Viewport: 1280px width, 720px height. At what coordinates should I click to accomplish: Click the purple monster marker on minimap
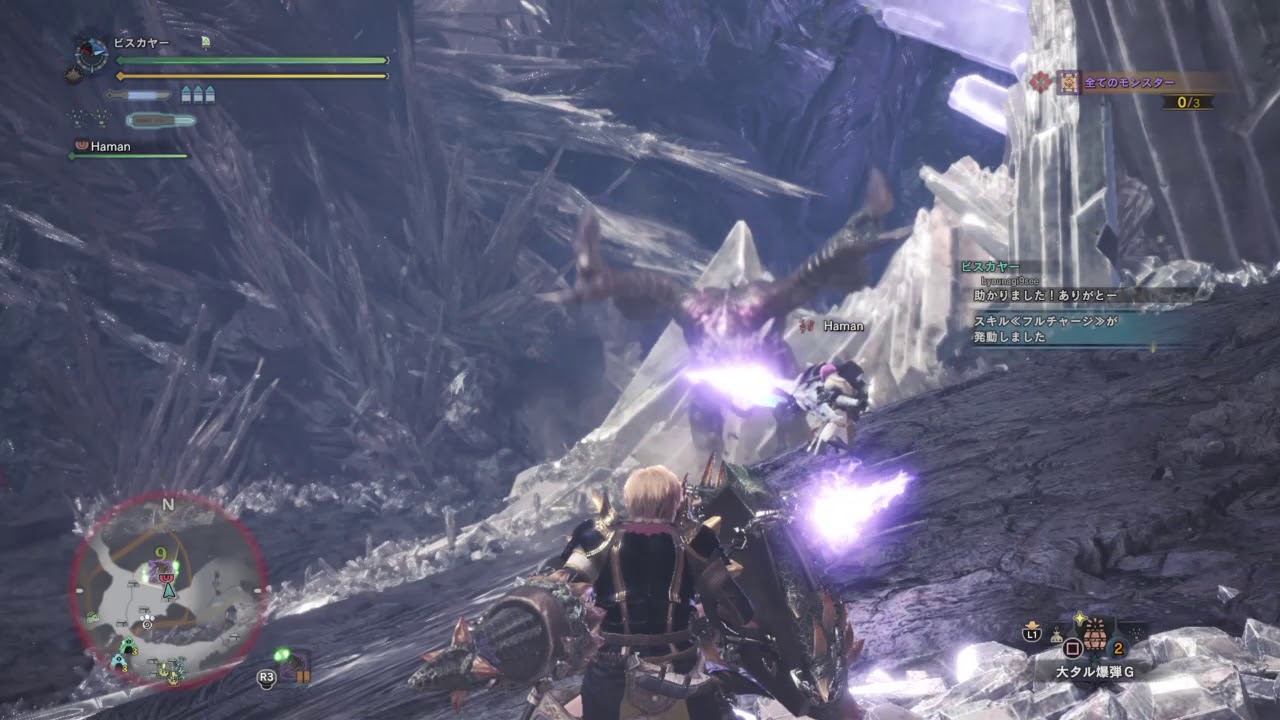158,572
